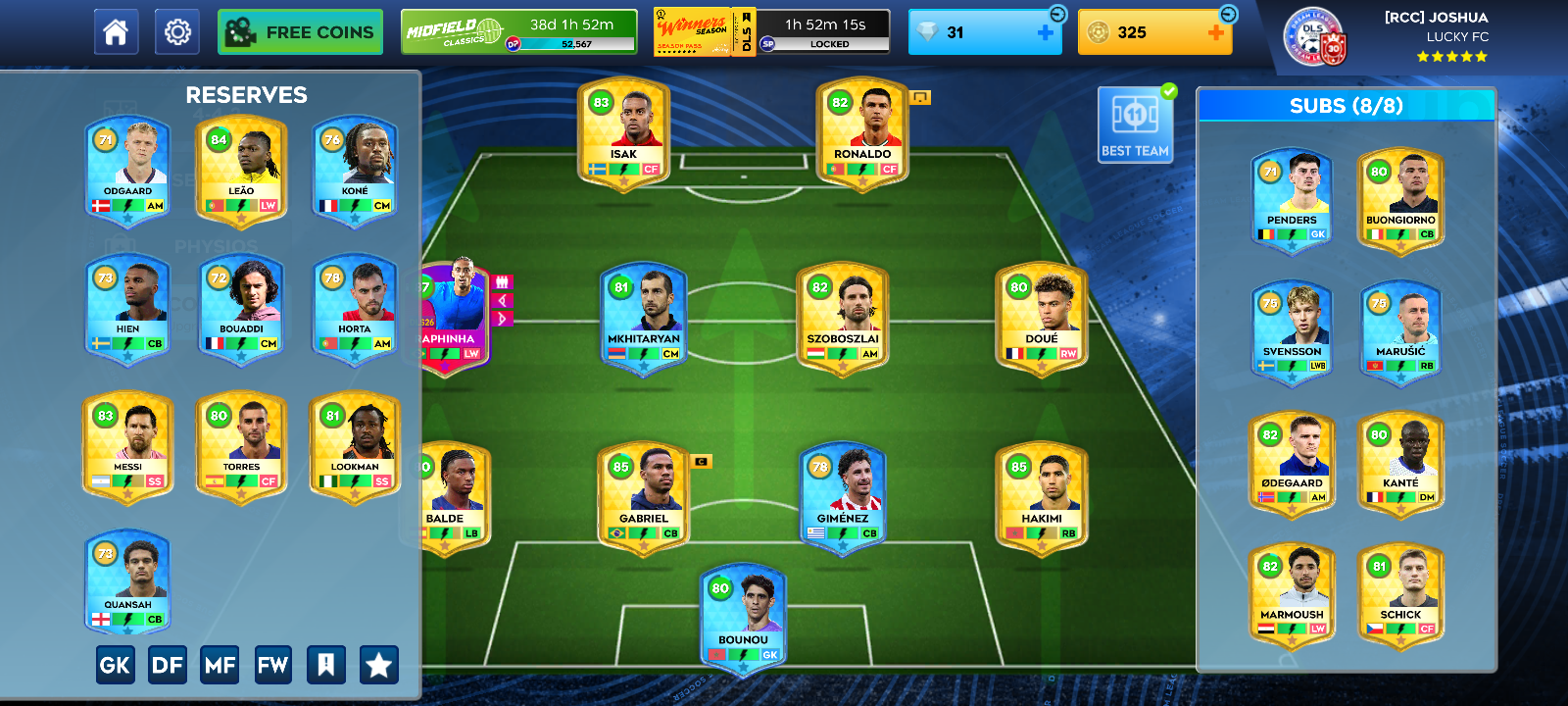Show FW forwards in reserves
1568x706 pixels.
[x=272, y=666]
